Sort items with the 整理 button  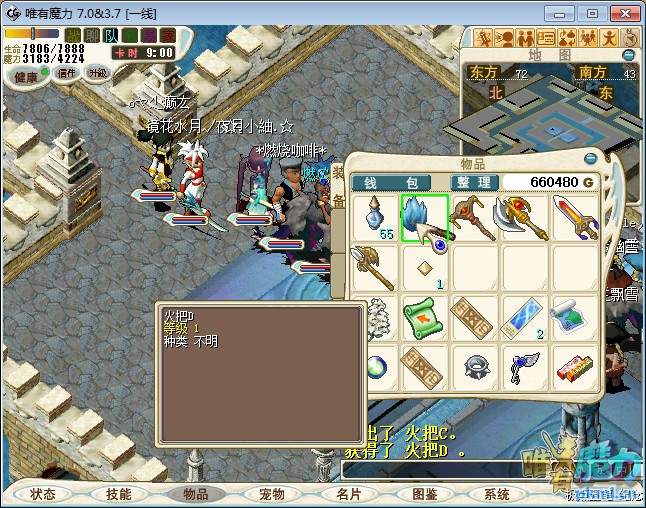click(x=471, y=183)
